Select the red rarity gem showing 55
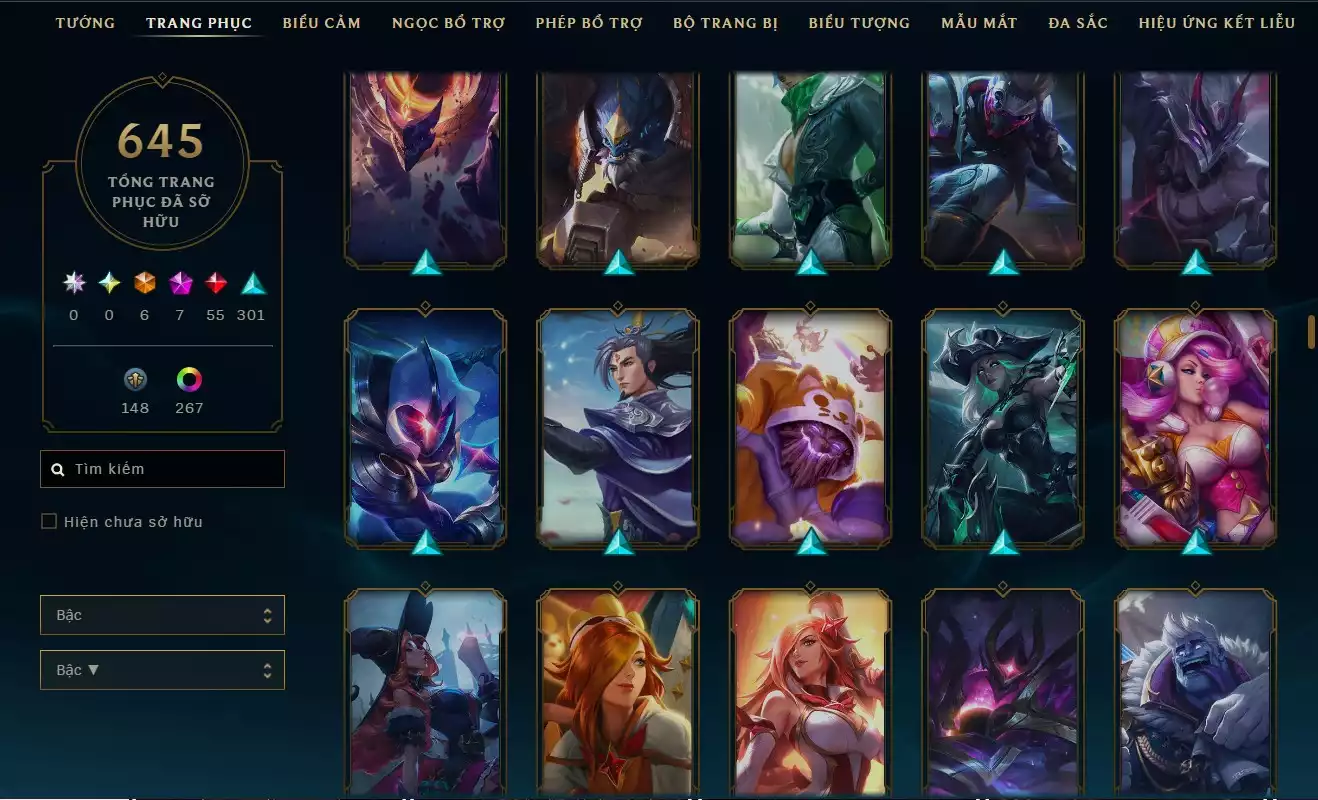 pos(215,284)
